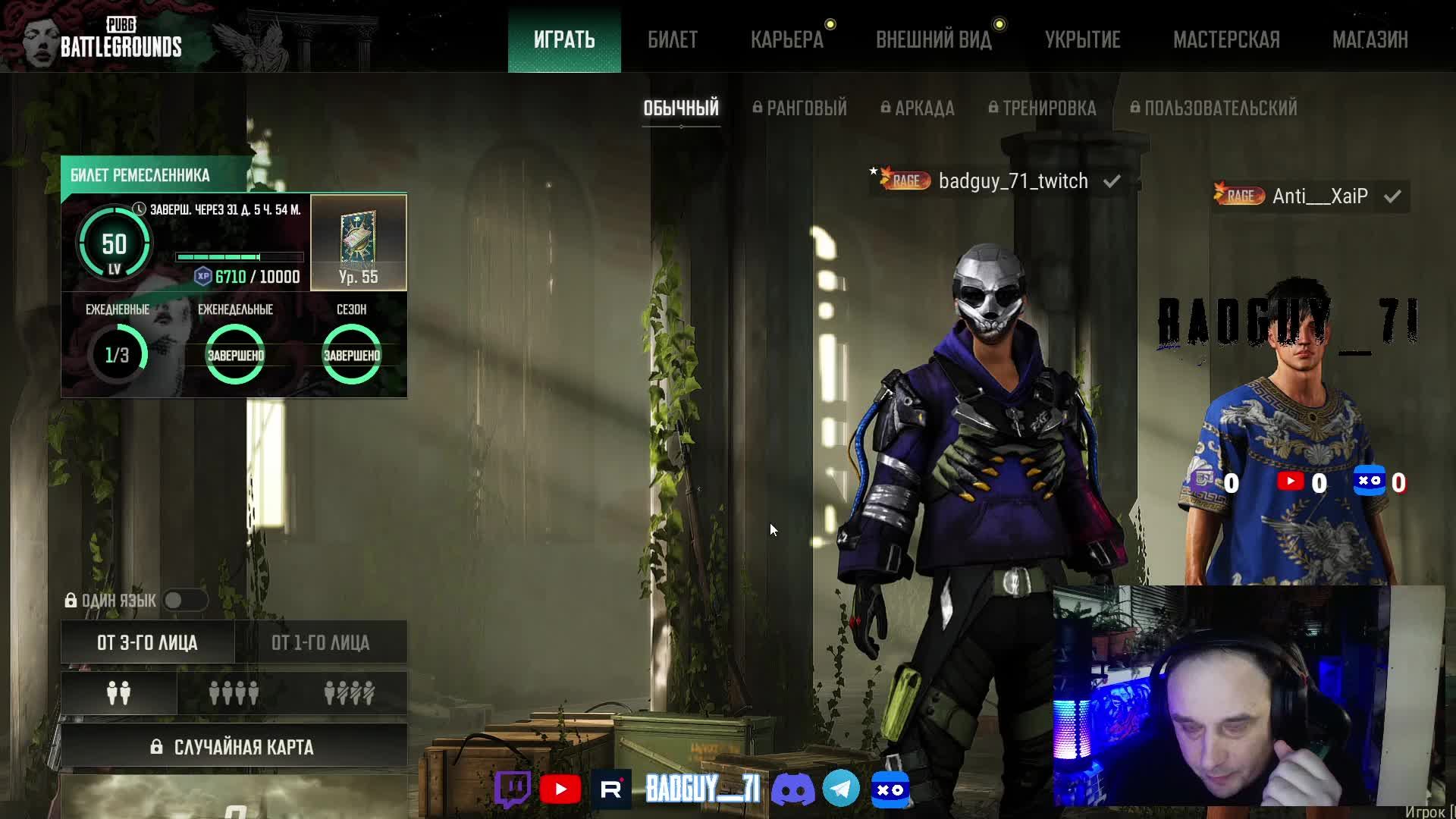Viewport: 1456px width, 819px height.
Task: Click the Случайная карта map selector
Action: click(234, 747)
